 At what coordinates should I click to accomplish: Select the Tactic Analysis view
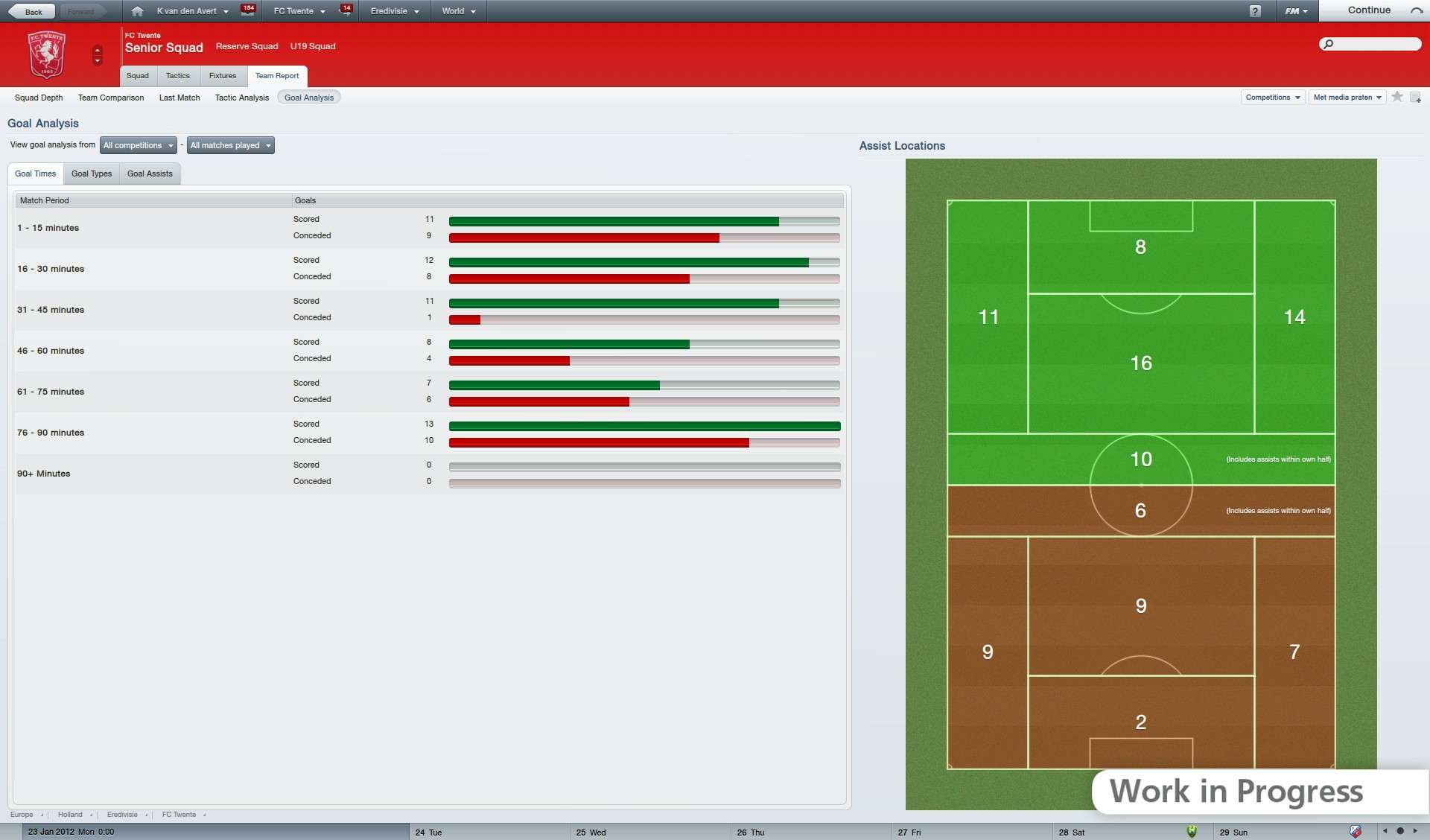coord(241,97)
